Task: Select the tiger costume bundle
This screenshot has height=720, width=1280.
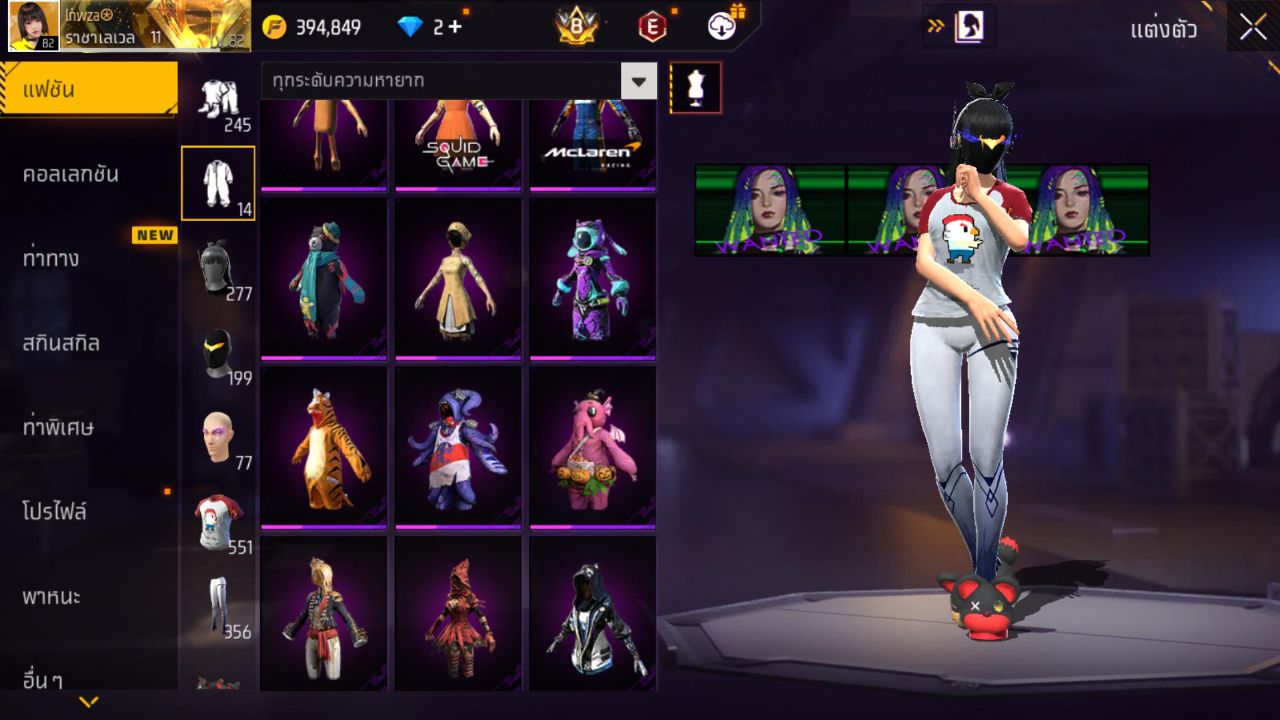Action: click(324, 446)
